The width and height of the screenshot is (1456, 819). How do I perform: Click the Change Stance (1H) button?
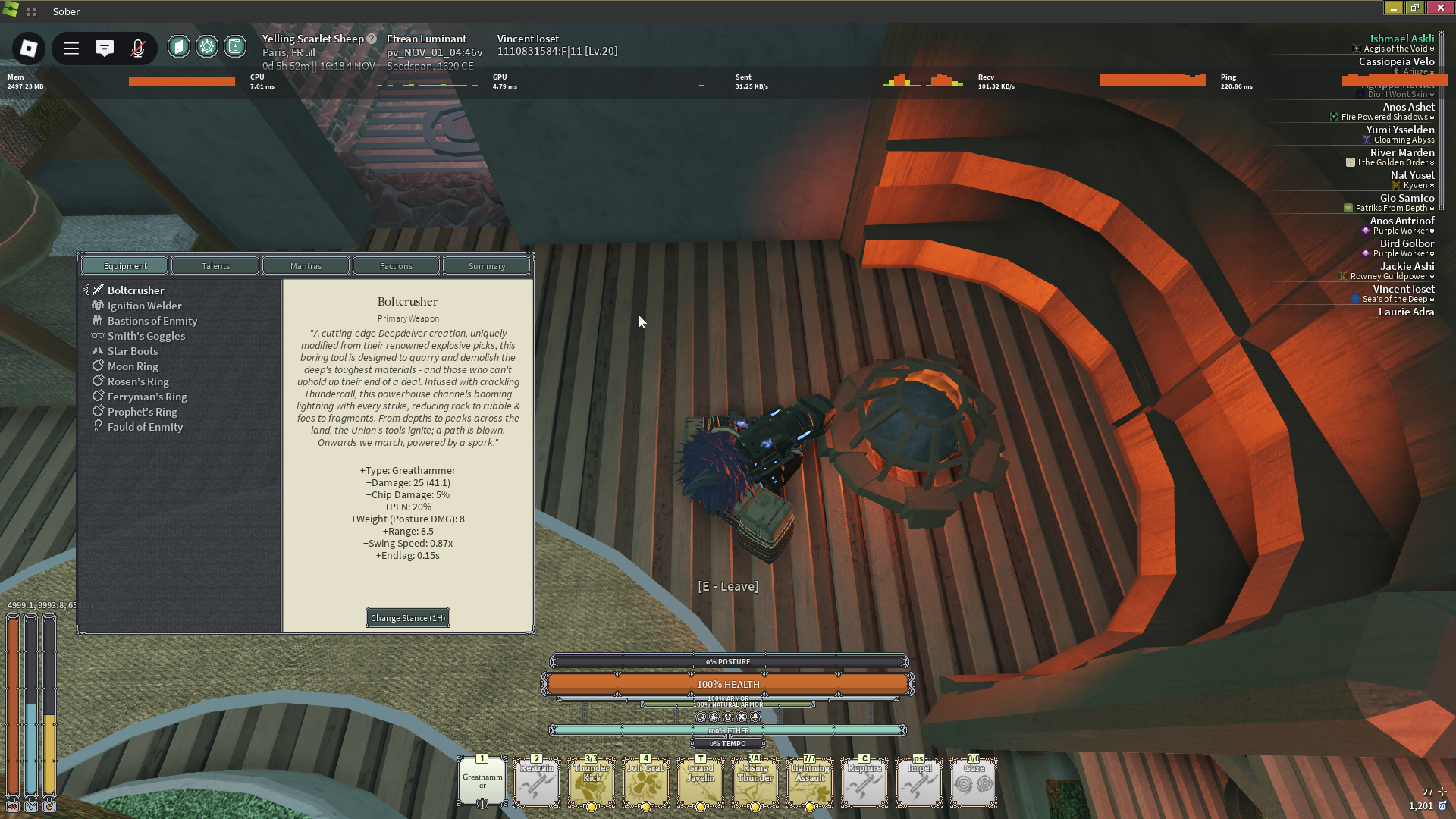(408, 618)
